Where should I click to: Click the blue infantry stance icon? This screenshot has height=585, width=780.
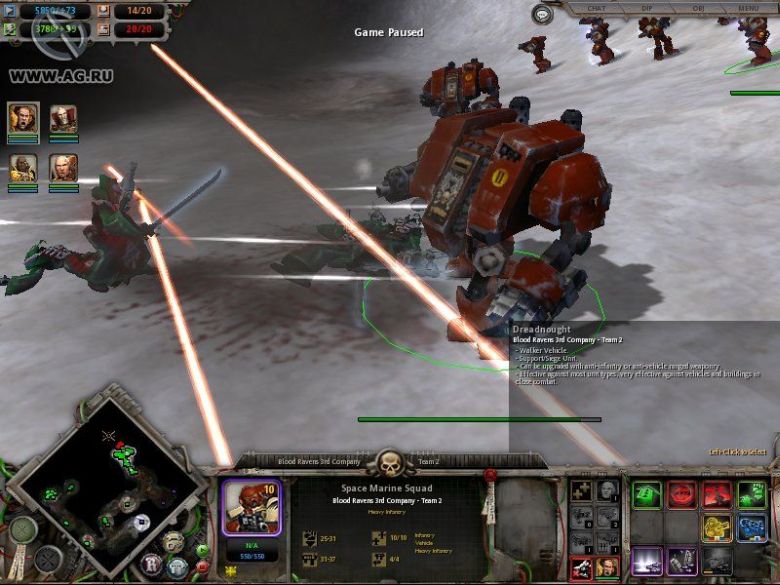pyautogui.click(x=752, y=528)
